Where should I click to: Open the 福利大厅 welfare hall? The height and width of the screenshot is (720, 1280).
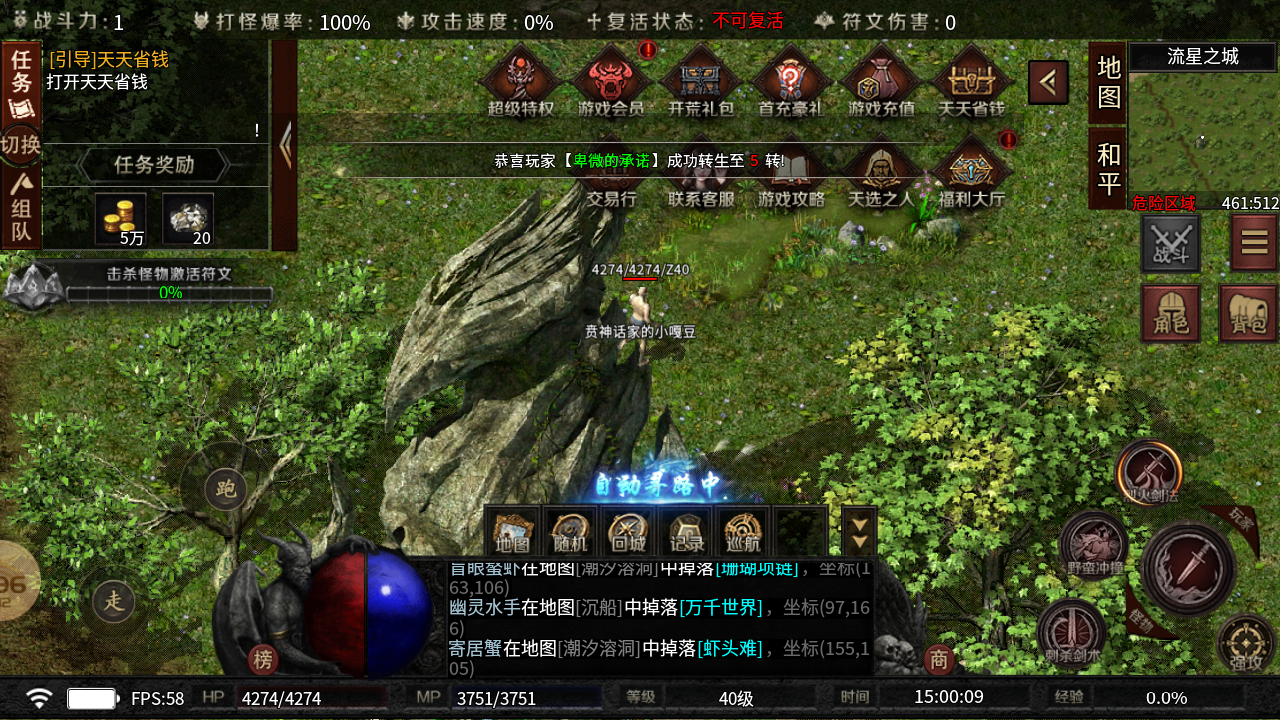click(x=968, y=170)
